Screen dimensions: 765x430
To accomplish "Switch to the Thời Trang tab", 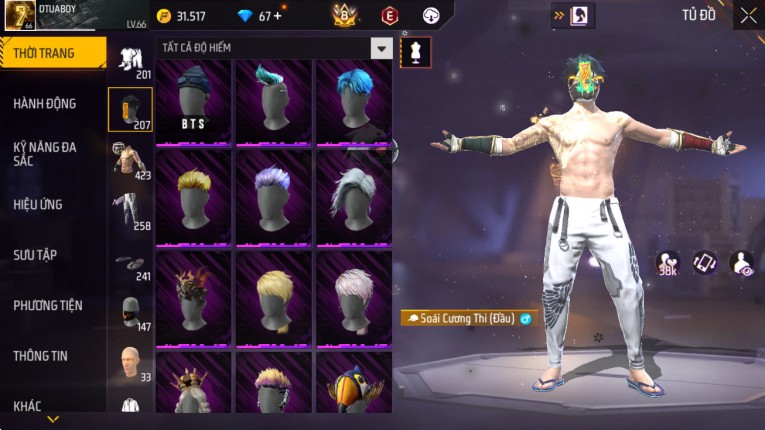I will click(x=52, y=53).
